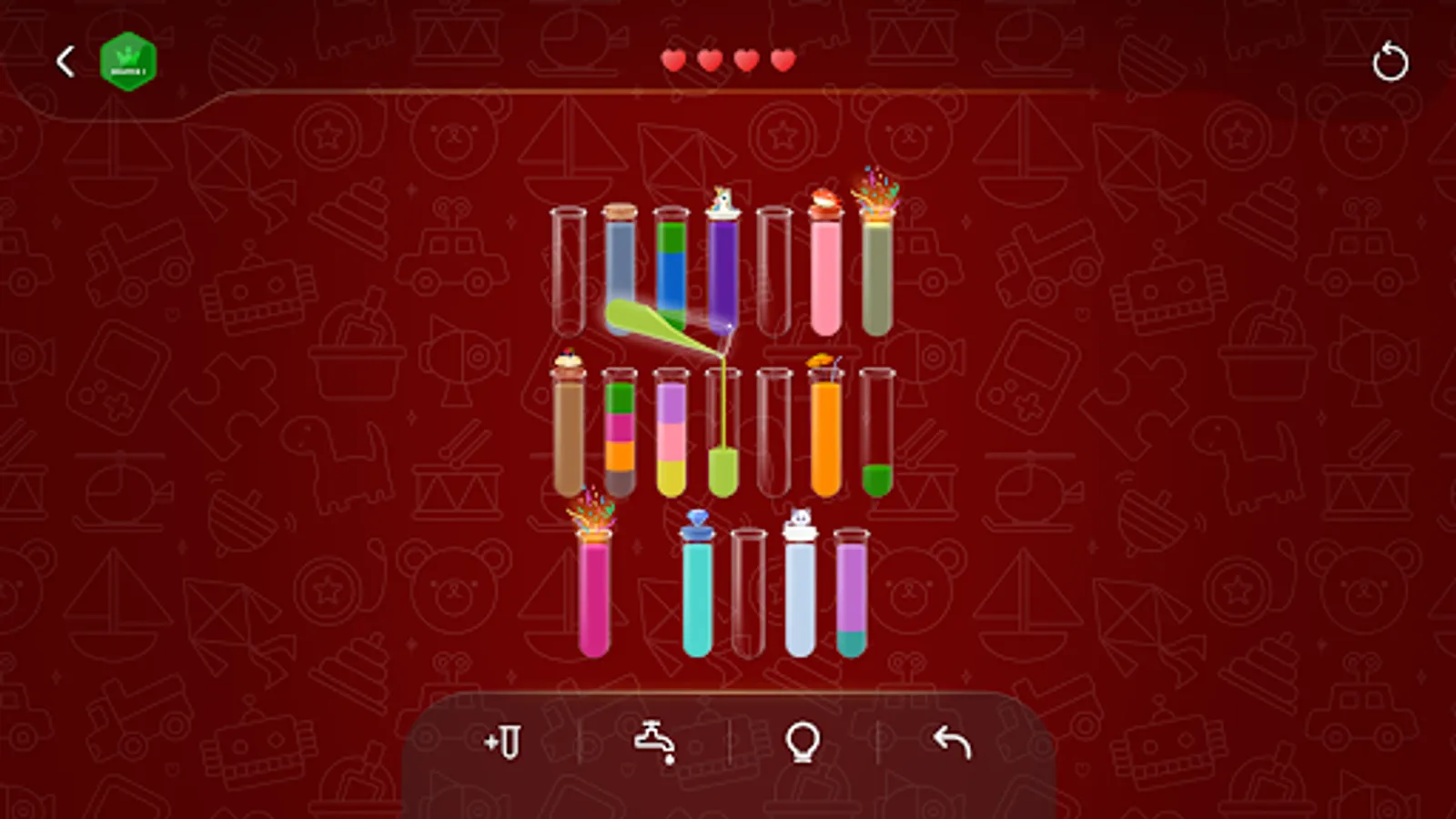Tap the empty tube in the bottom row
The image size is (1456, 819).
click(746, 591)
